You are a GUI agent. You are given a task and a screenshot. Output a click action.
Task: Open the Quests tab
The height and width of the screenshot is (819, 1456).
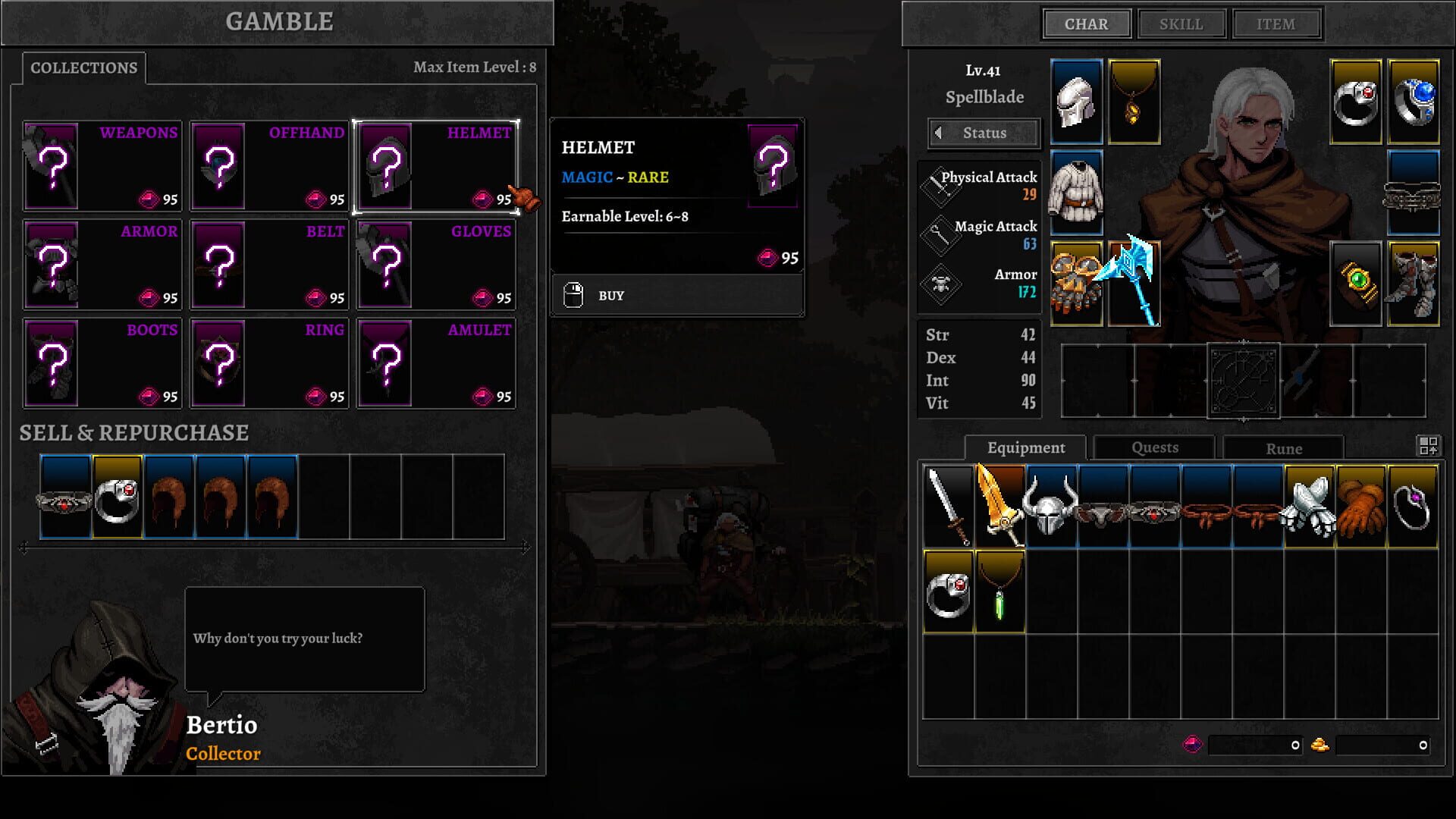pos(1153,448)
